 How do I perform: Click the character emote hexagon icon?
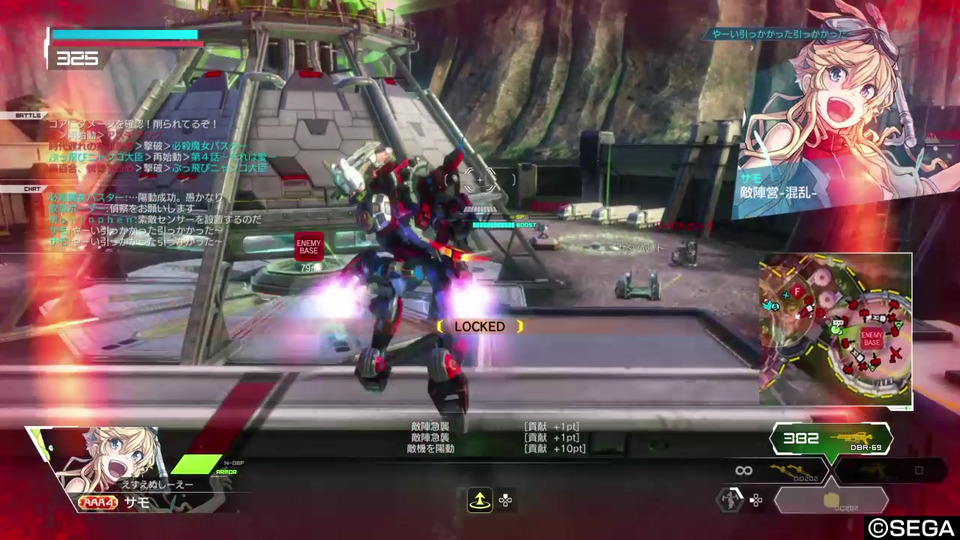coord(730,499)
